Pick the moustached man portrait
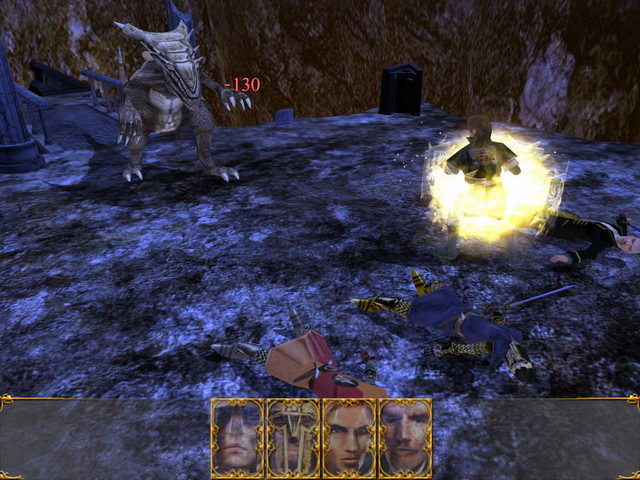 point(405,438)
